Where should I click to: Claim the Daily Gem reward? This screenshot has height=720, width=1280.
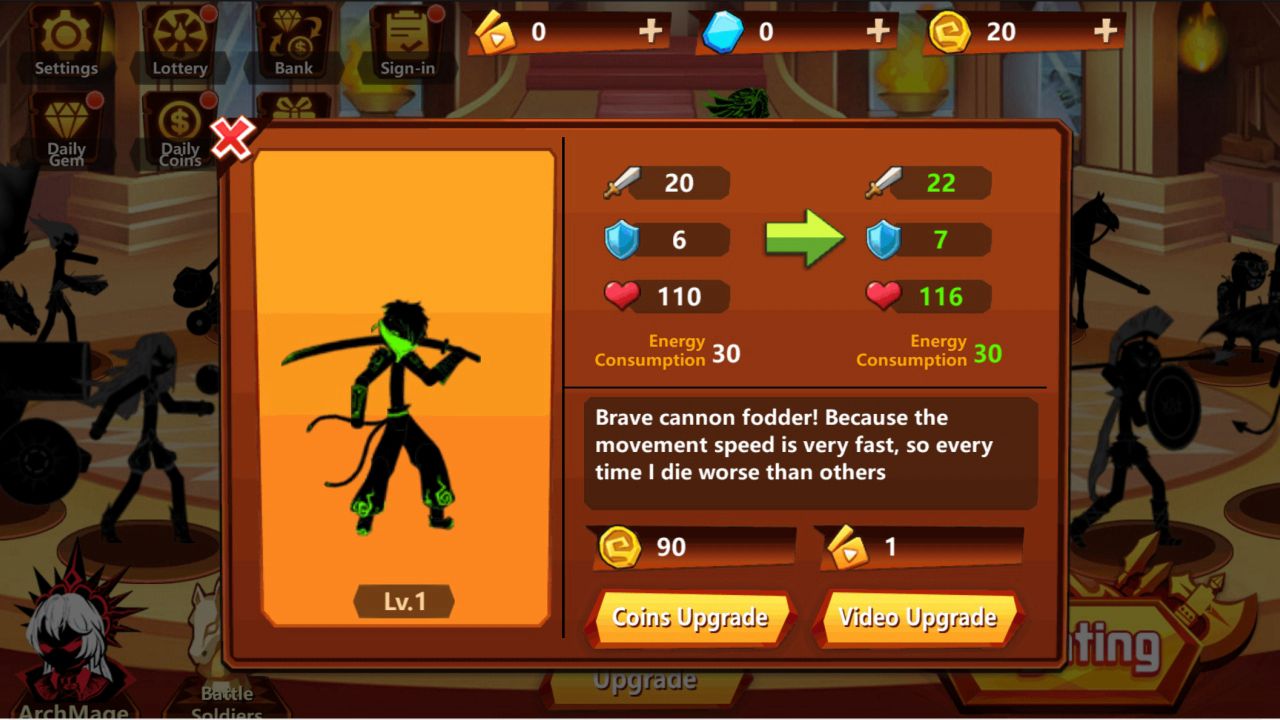coord(66,125)
